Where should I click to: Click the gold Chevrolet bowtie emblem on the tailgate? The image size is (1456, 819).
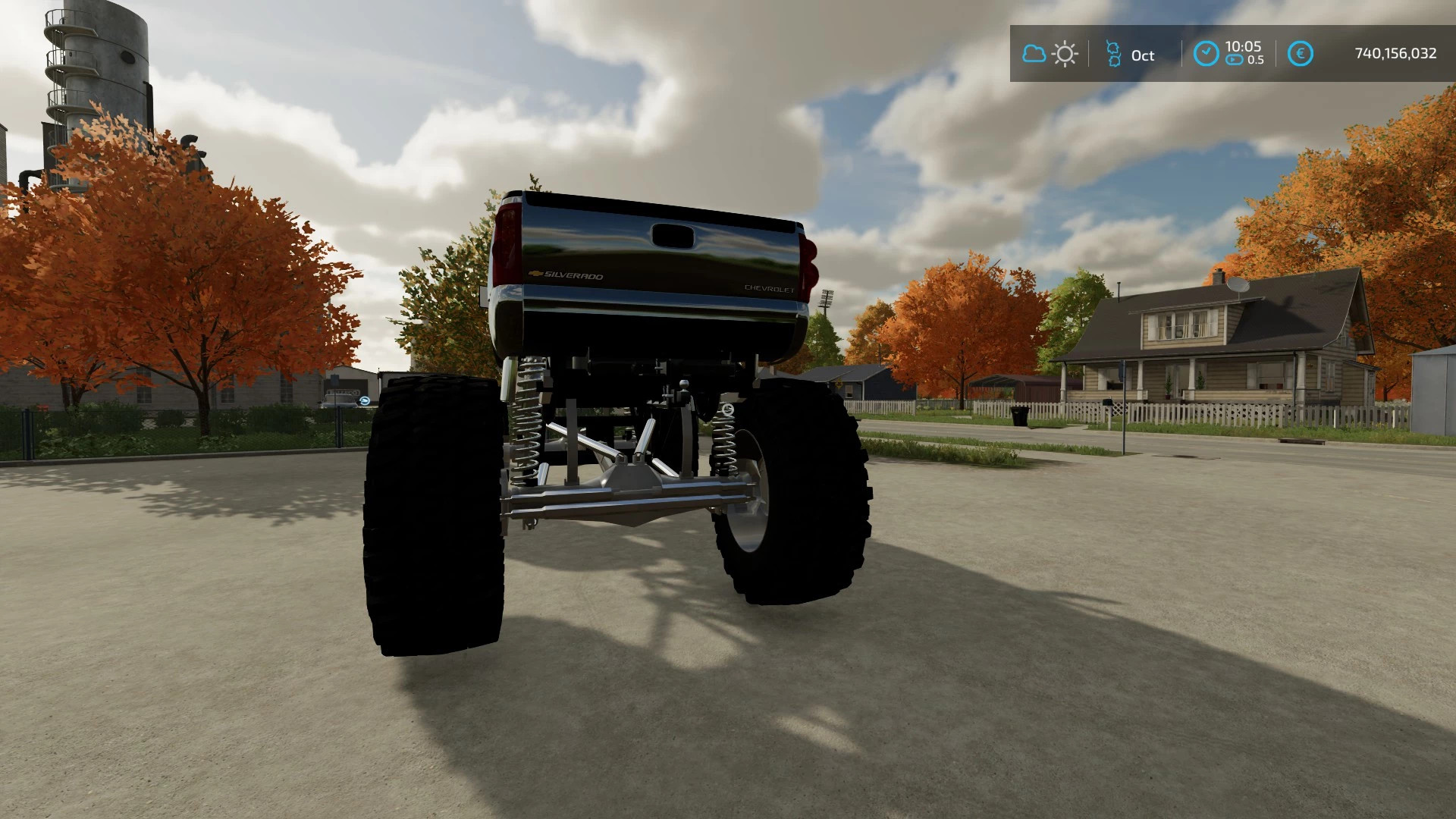click(x=535, y=272)
